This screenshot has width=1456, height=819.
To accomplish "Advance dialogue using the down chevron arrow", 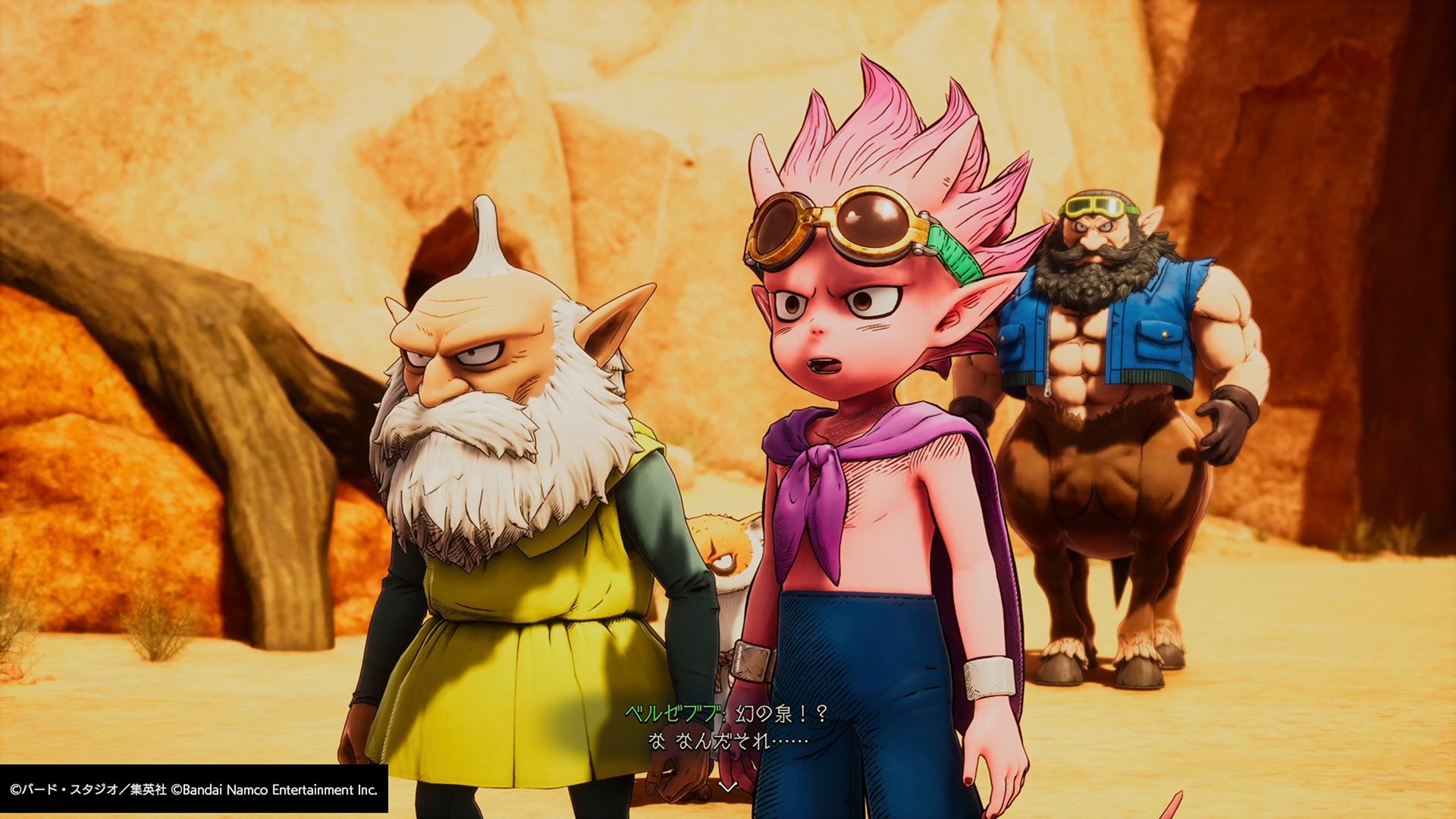I will tap(728, 787).
